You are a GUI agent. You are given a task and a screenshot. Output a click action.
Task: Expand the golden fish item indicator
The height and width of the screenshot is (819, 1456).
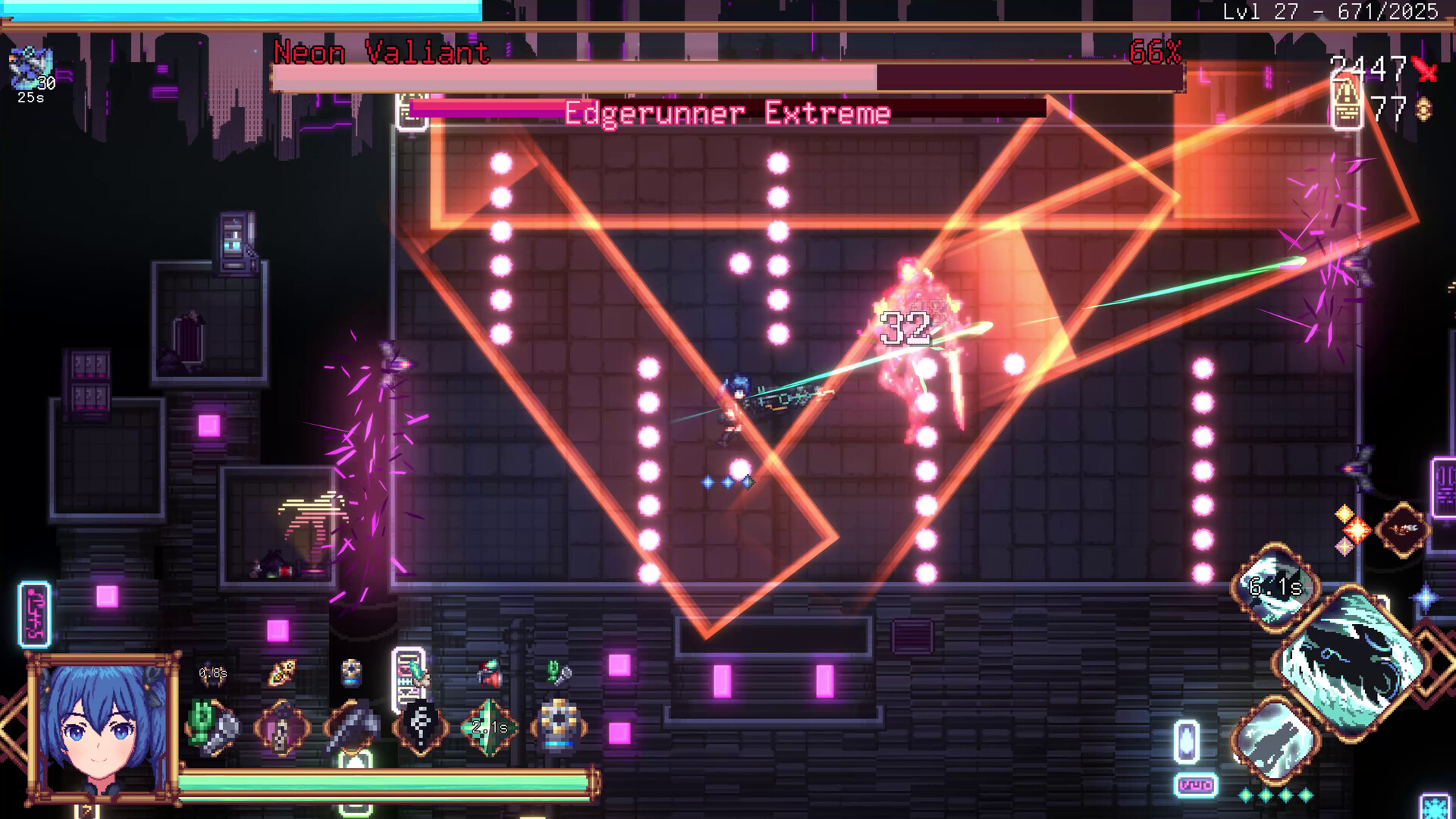click(x=281, y=675)
